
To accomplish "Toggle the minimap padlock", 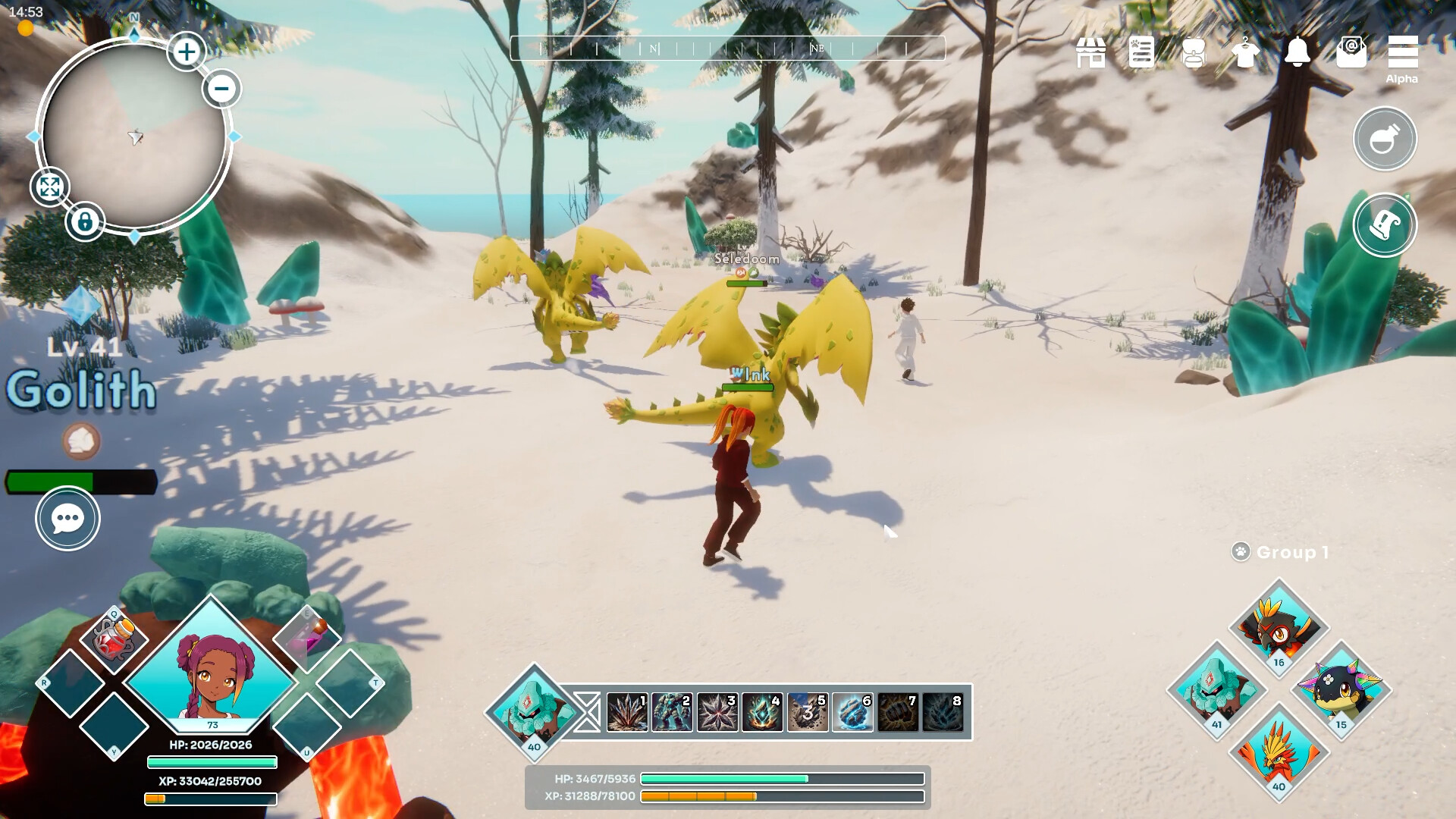I will click(x=85, y=222).
